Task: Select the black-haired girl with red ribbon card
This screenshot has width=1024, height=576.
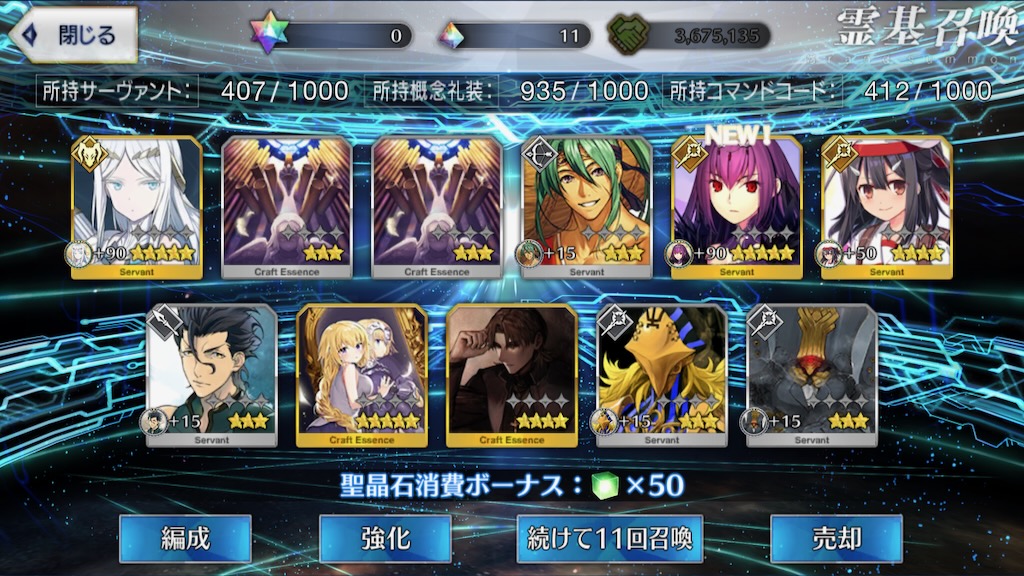Action: [x=887, y=206]
